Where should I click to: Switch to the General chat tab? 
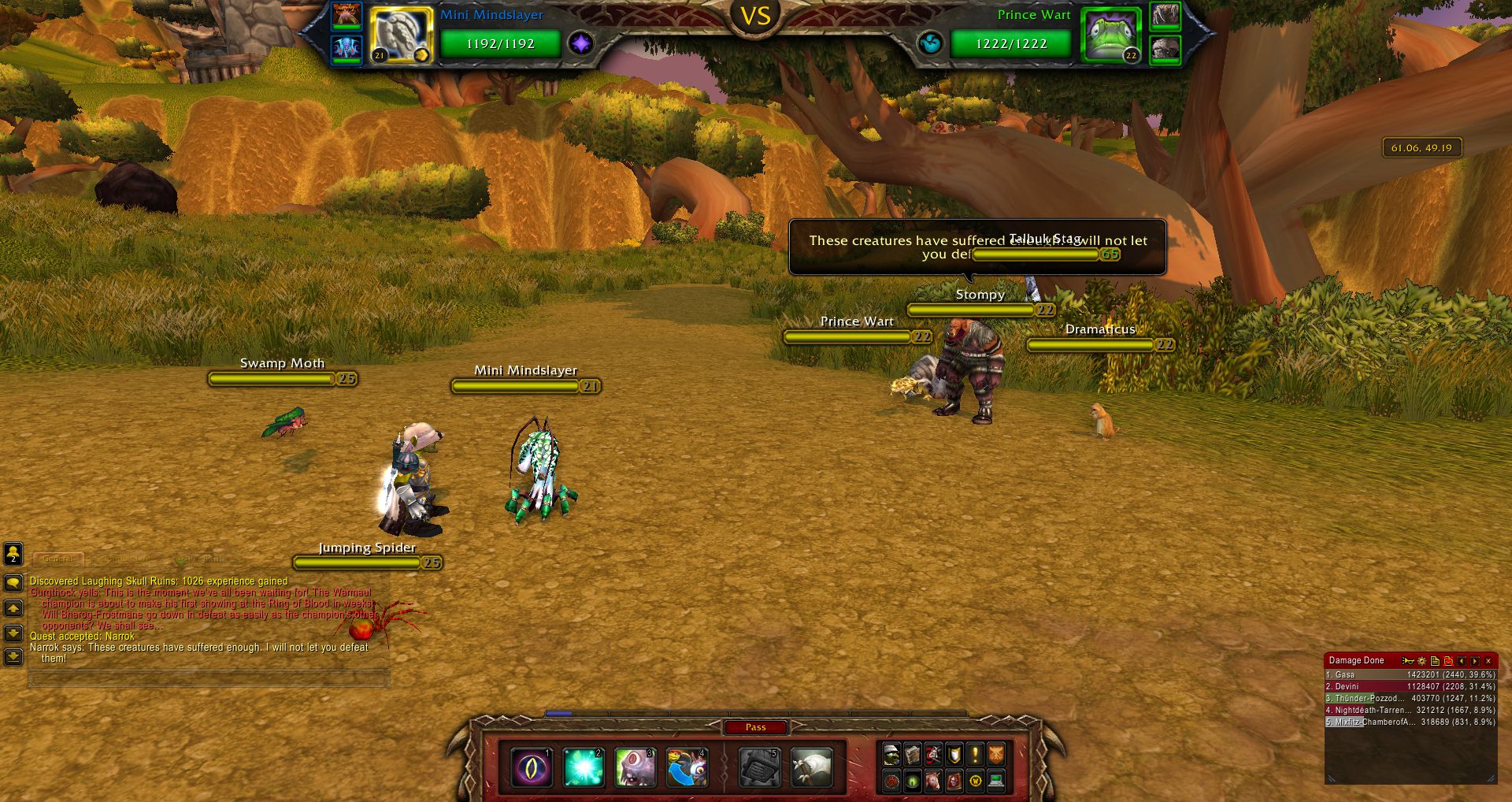click(58, 559)
